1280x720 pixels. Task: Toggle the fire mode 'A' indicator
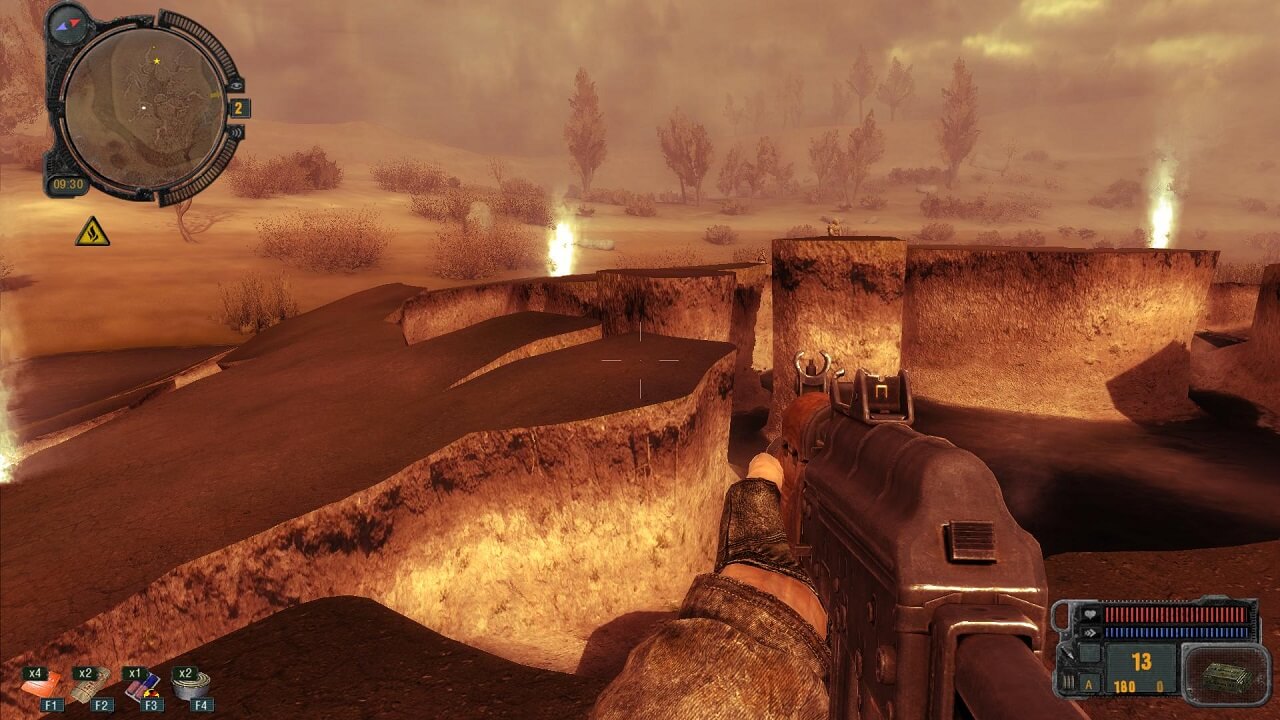1090,687
